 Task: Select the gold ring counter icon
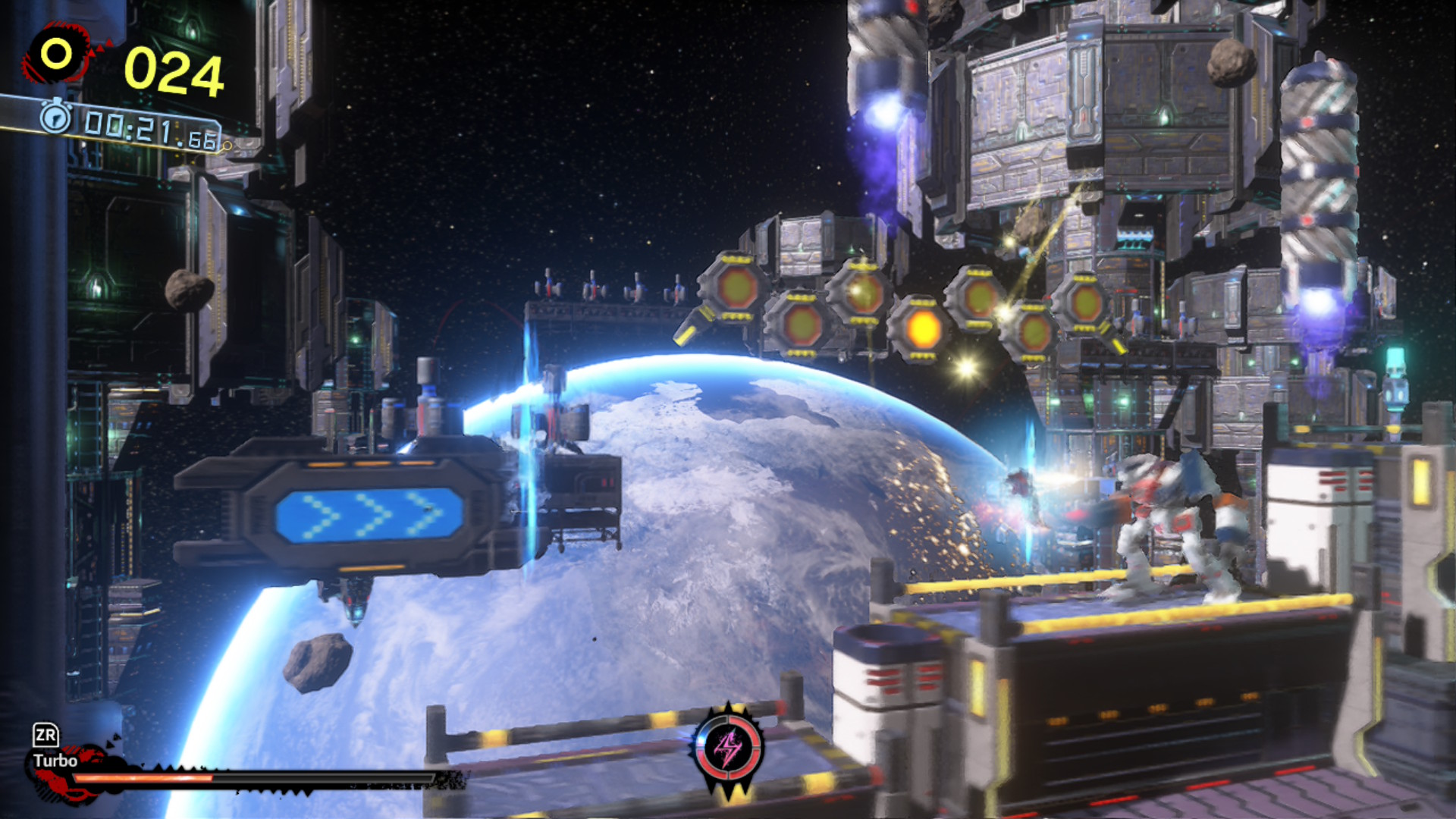(56, 54)
